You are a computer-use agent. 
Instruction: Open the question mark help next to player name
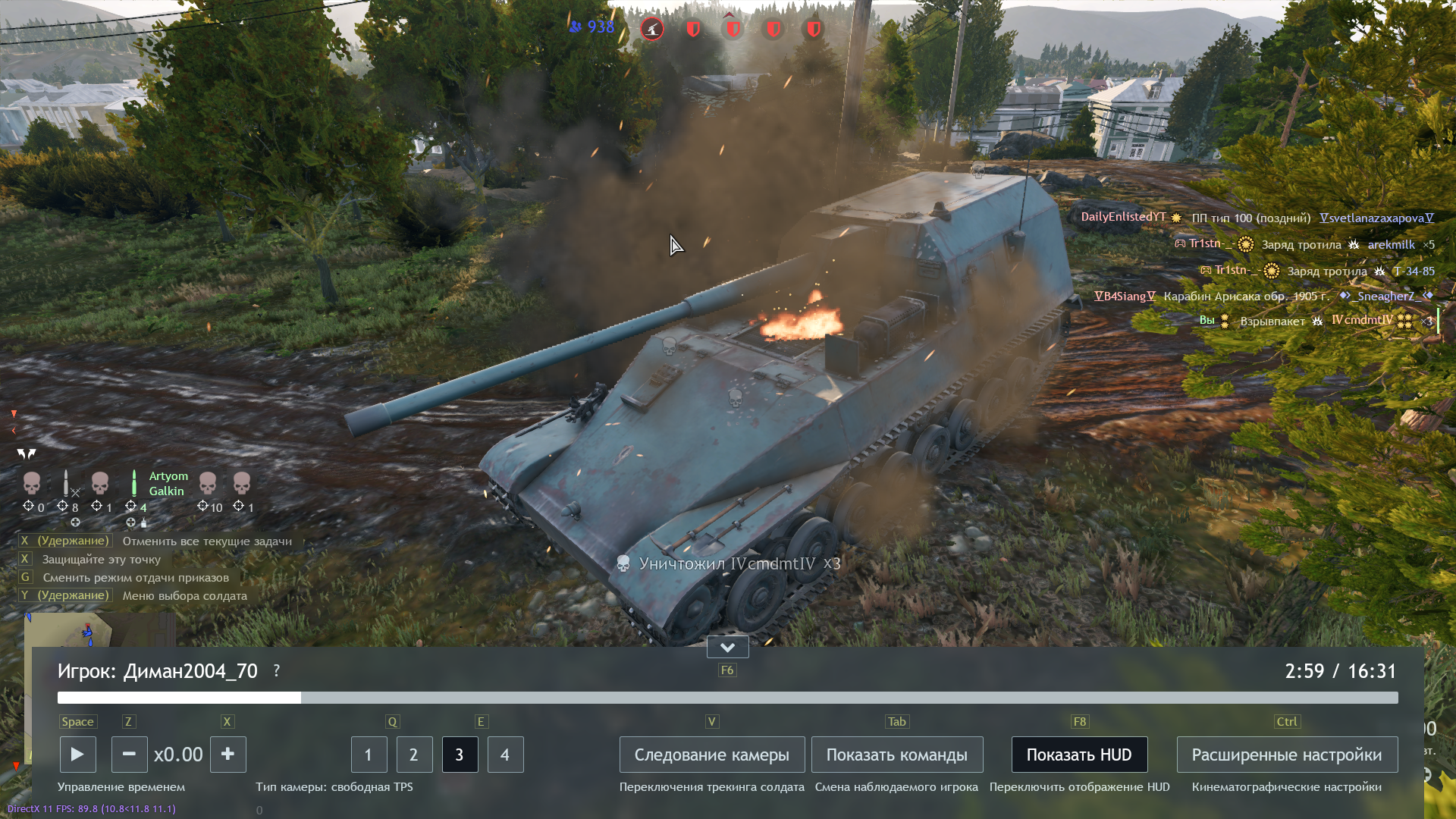coord(277,671)
